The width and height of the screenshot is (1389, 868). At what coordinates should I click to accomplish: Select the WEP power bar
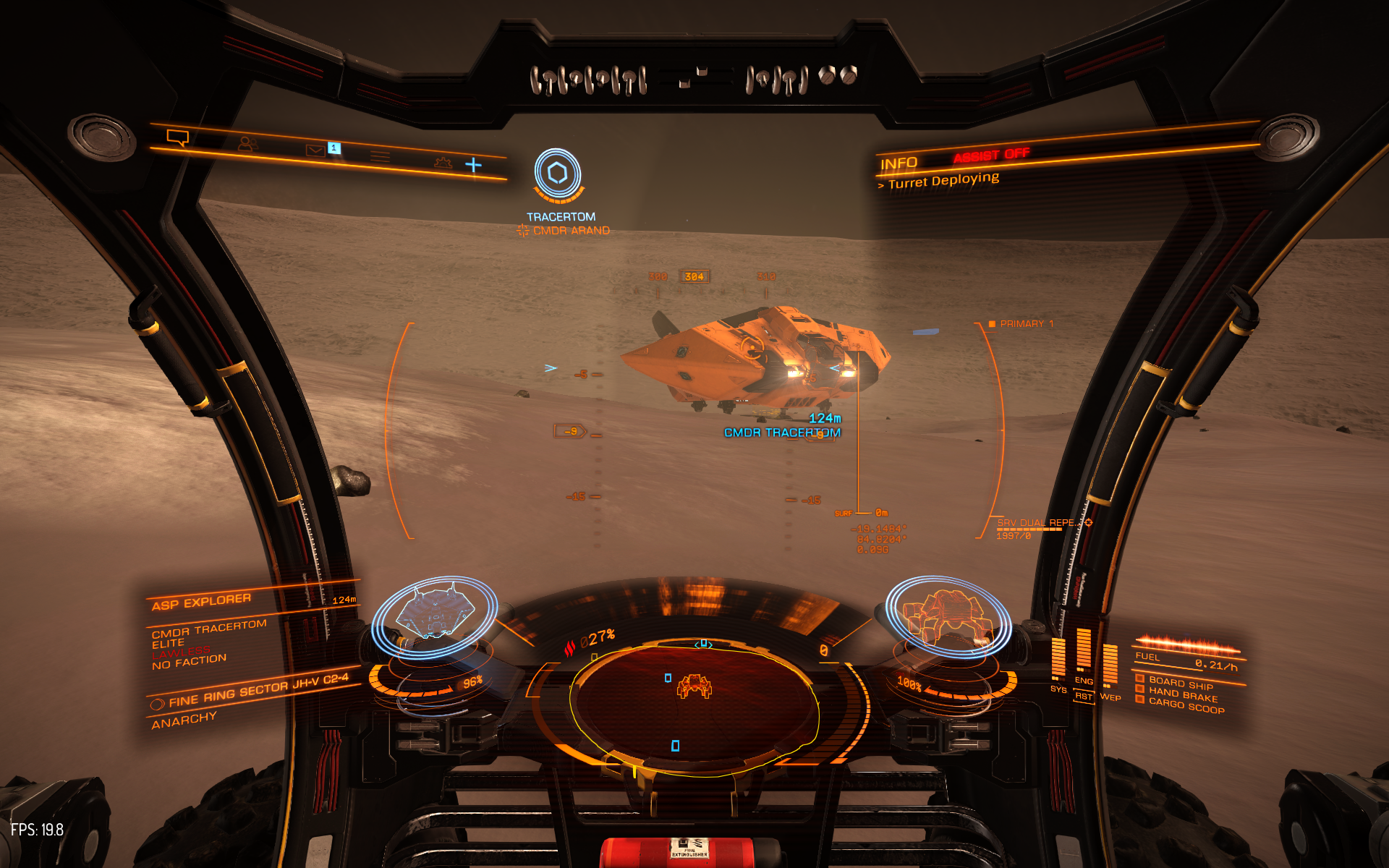tap(1110, 663)
